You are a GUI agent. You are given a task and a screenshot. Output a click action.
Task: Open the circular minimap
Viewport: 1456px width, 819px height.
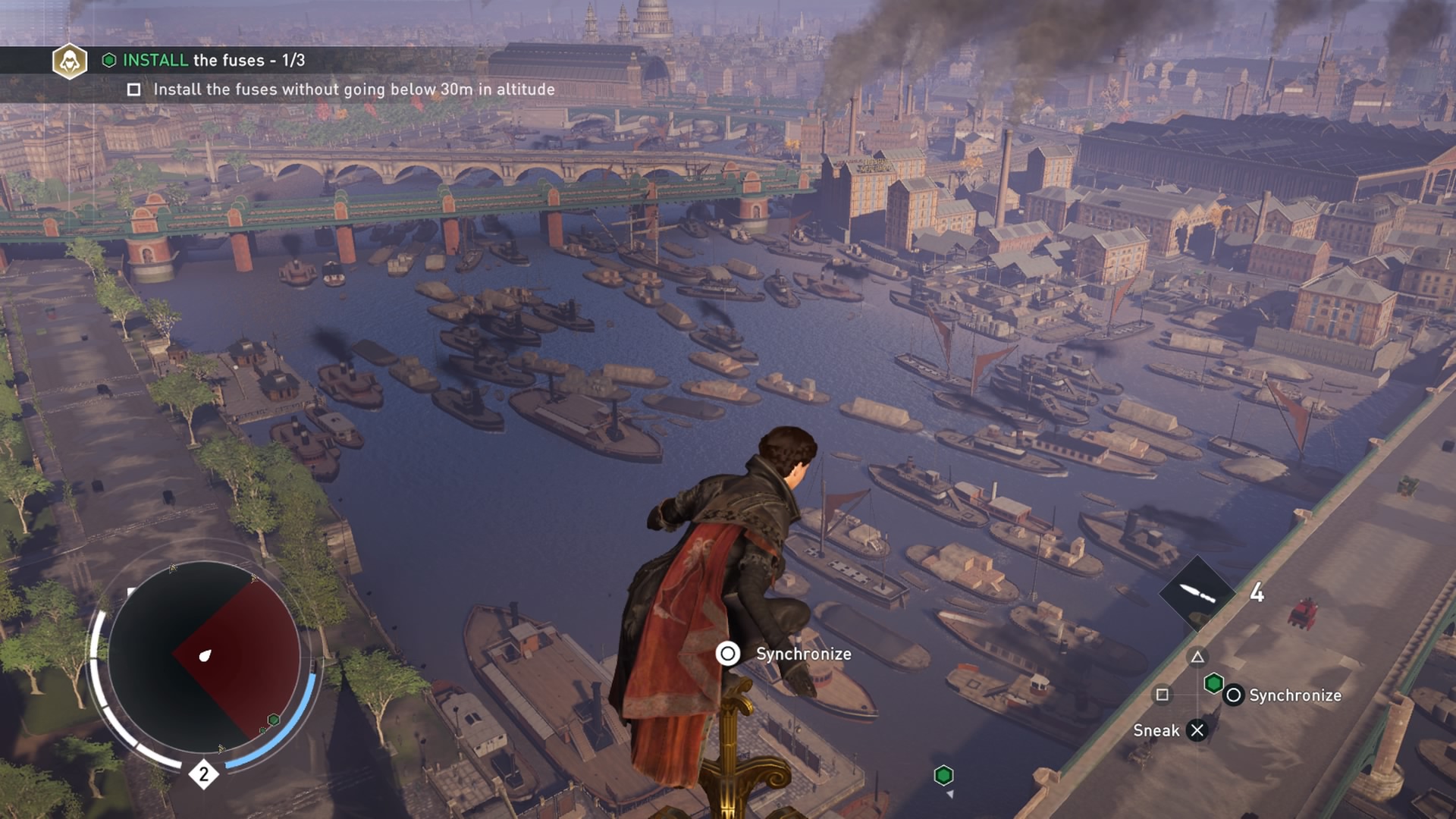[203, 656]
